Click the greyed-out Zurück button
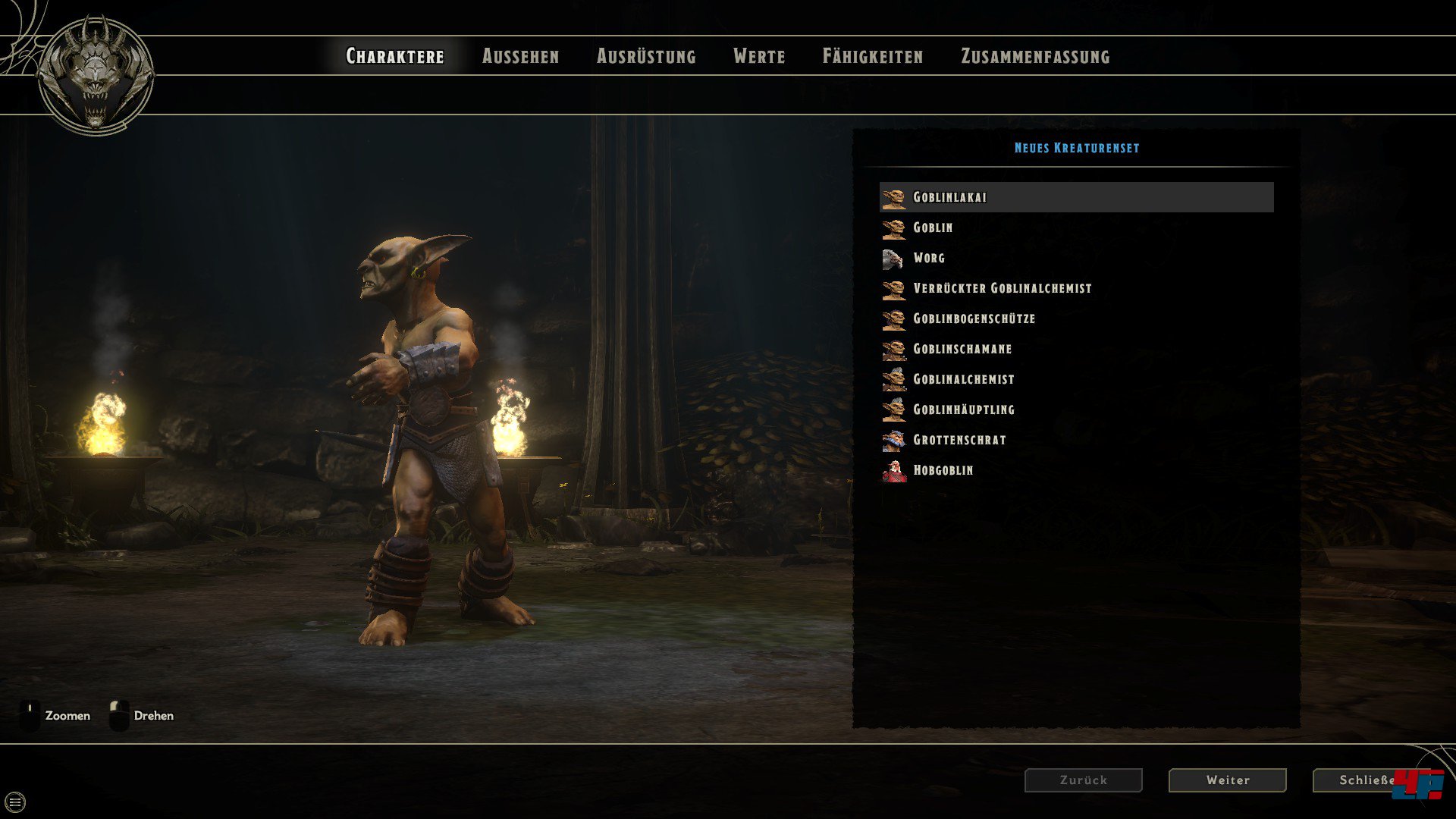This screenshot has width=1456, height=819. 1083,780
